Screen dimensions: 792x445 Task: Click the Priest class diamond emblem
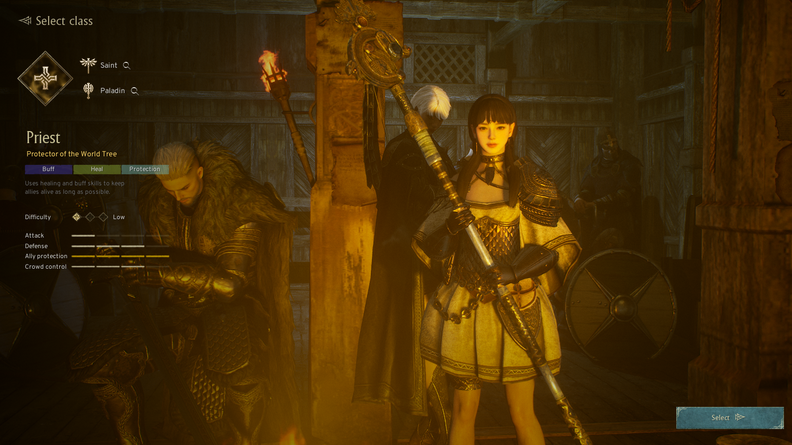[x=45, y=78]
